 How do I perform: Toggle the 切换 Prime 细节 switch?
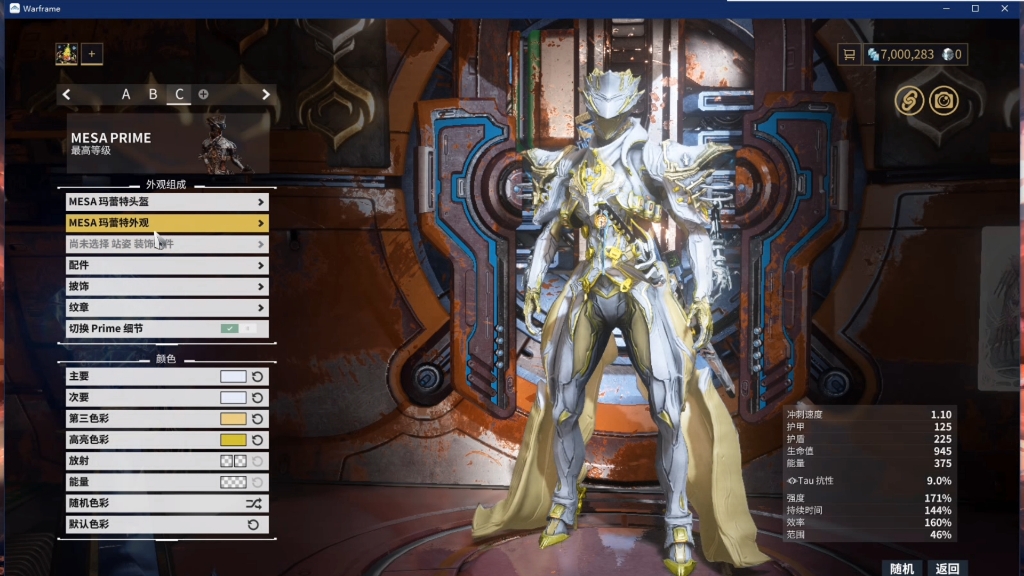click(238, 328)
